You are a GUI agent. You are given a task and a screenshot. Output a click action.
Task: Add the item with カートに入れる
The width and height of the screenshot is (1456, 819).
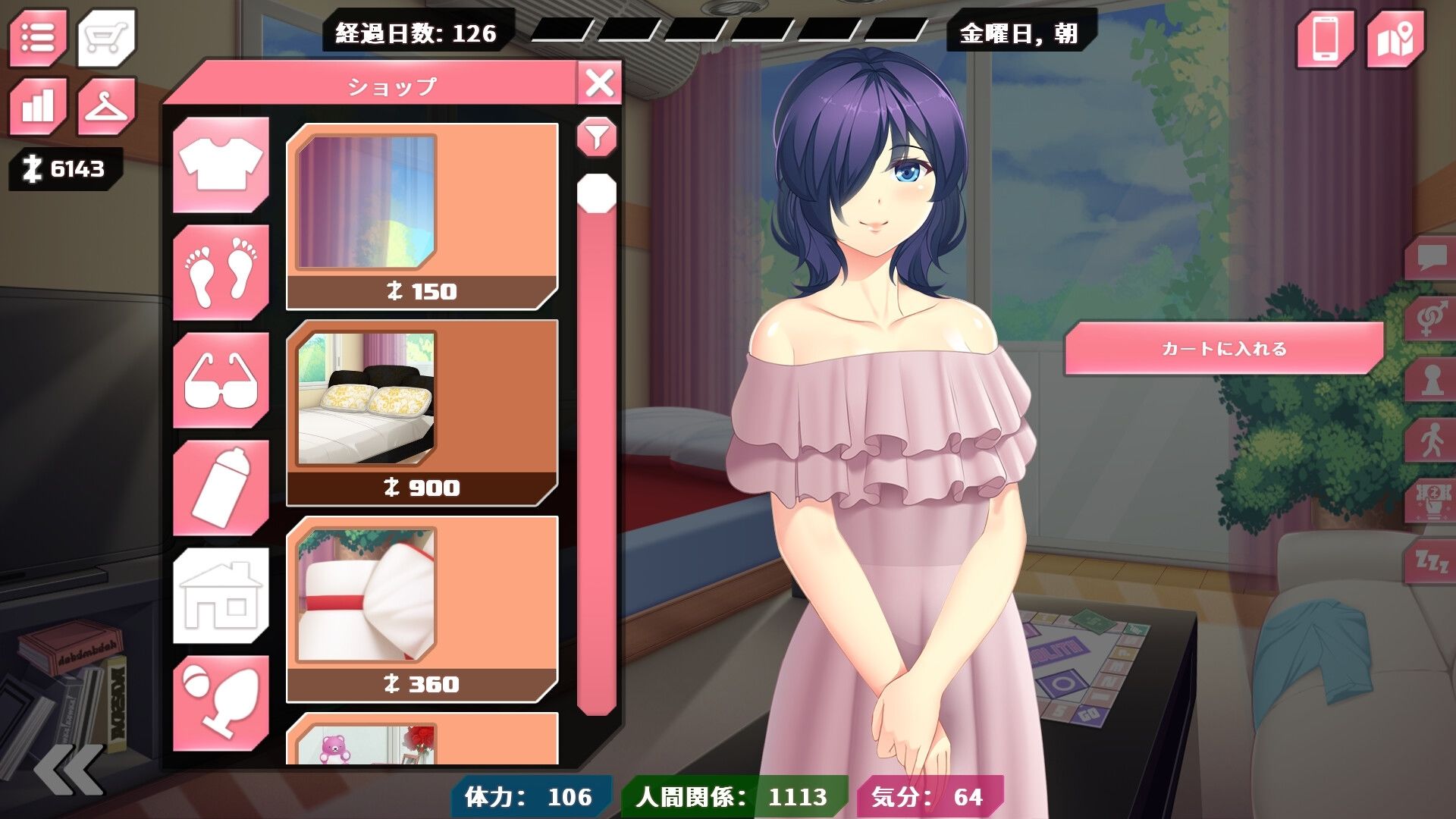coord(1224,349)
